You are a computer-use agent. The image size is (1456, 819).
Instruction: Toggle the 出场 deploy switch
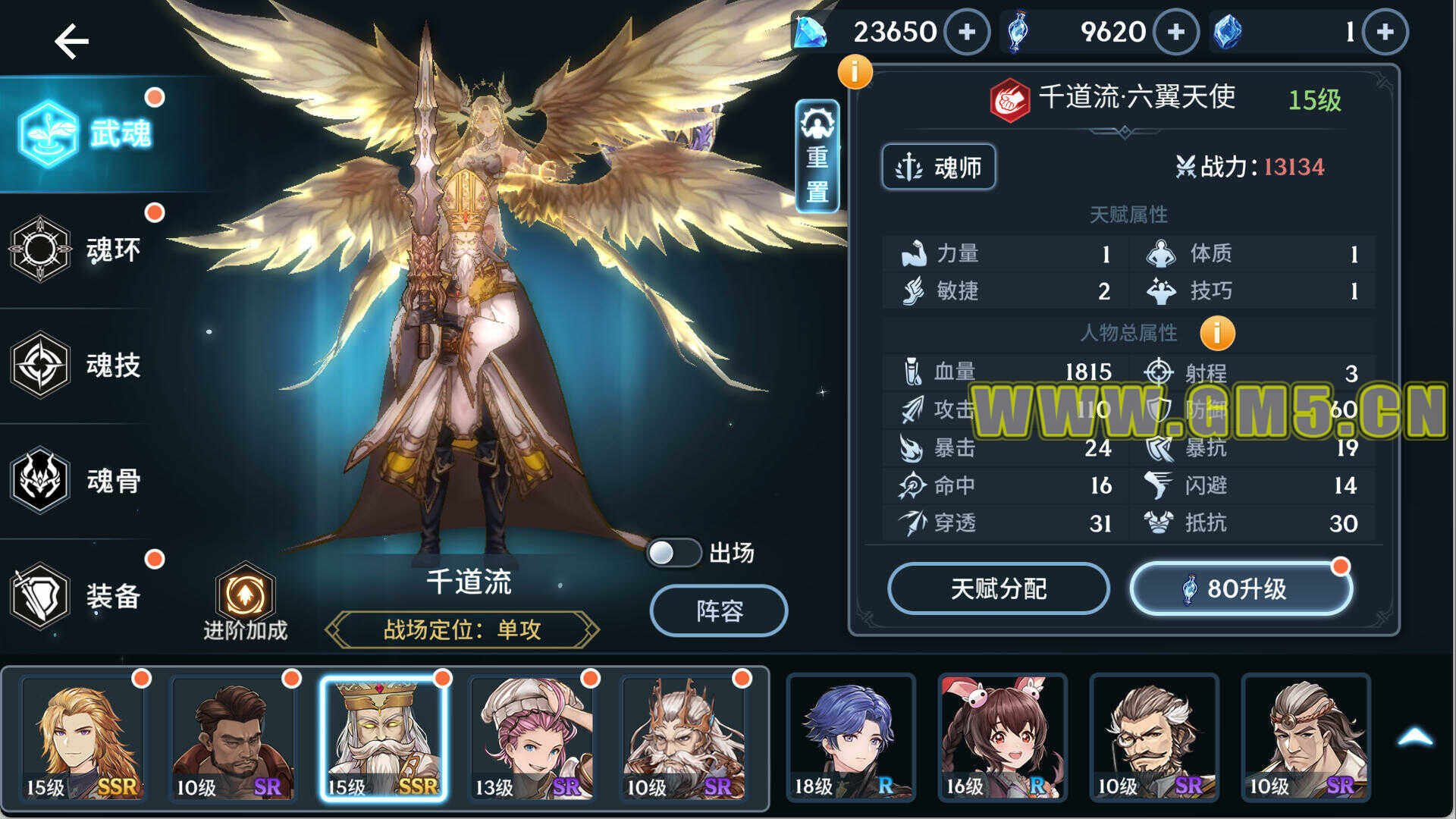tap(673, 553)
